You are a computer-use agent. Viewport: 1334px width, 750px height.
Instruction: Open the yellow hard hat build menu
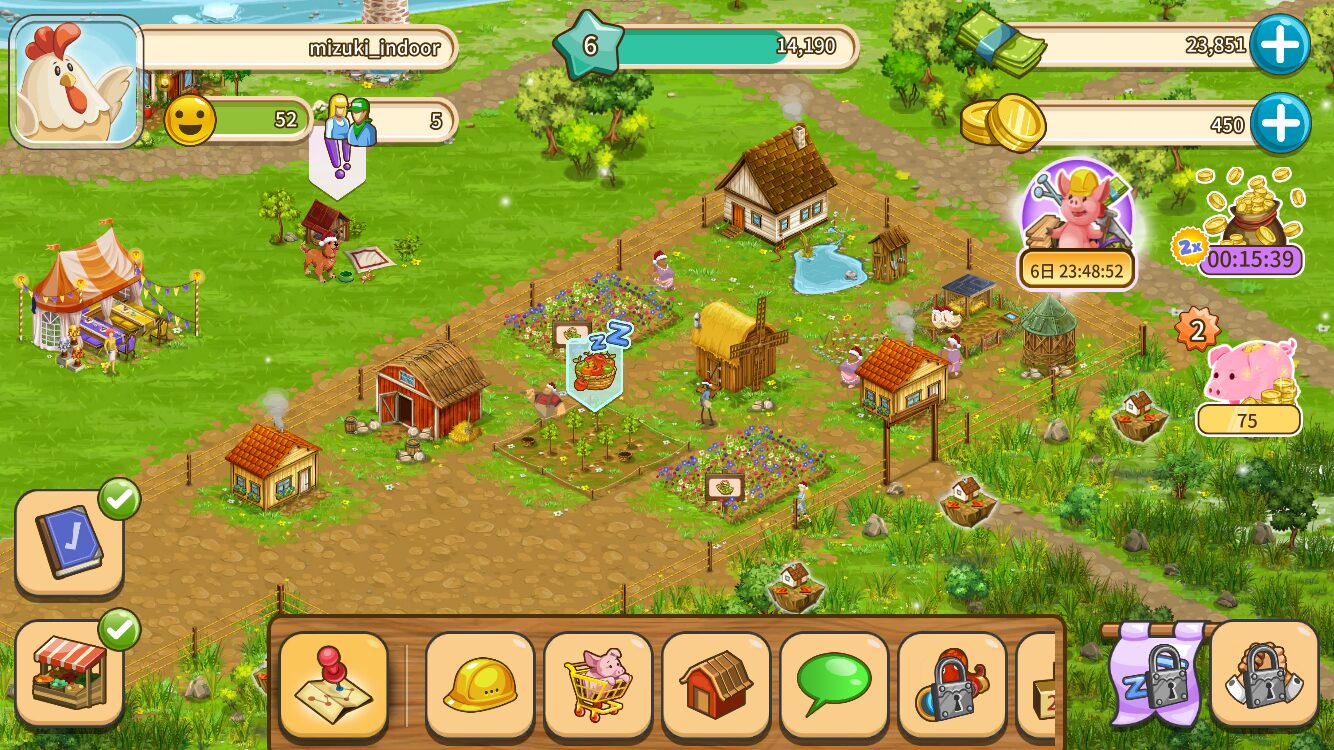tap(479, 685)
